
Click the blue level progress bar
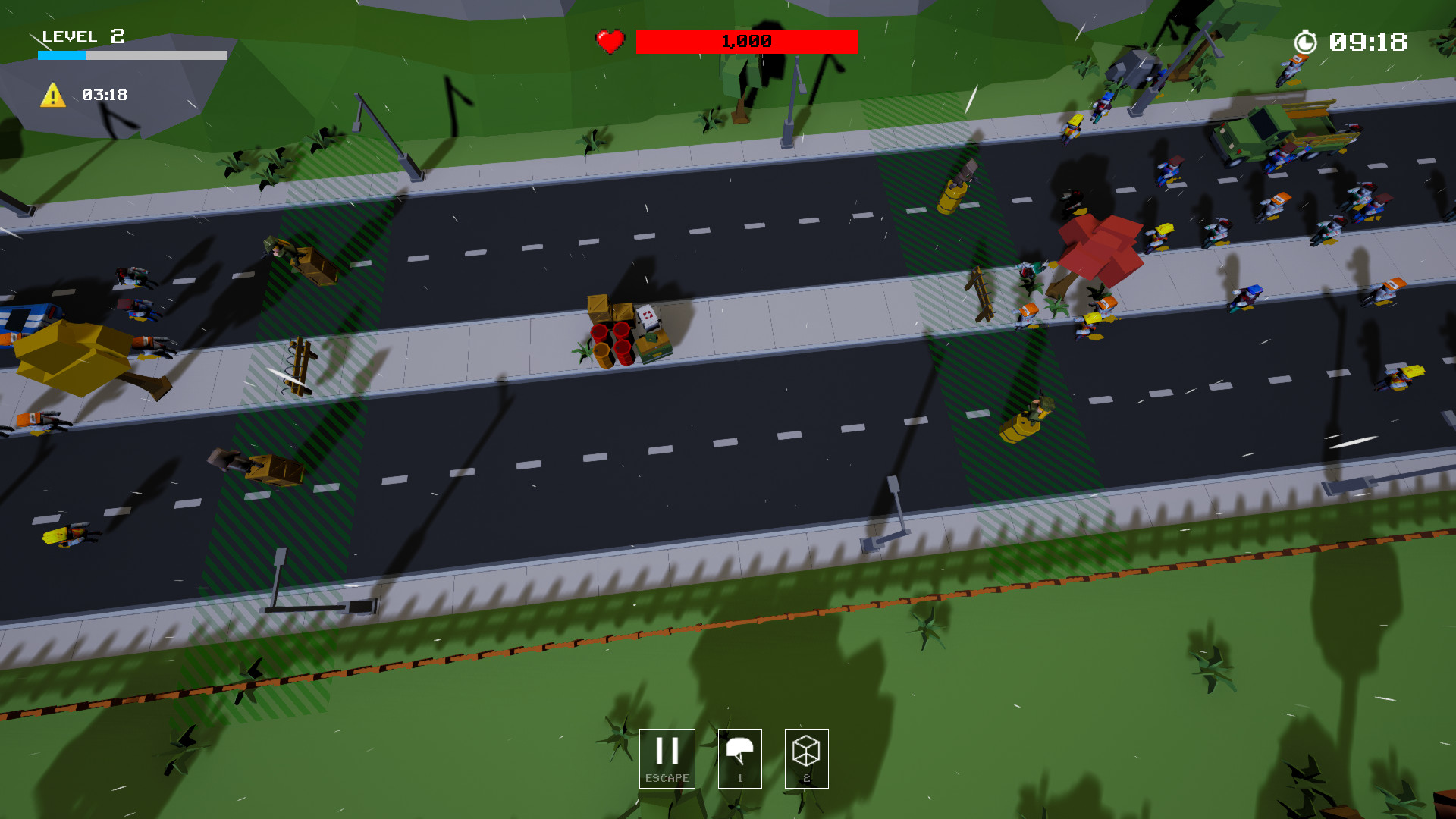61,55
